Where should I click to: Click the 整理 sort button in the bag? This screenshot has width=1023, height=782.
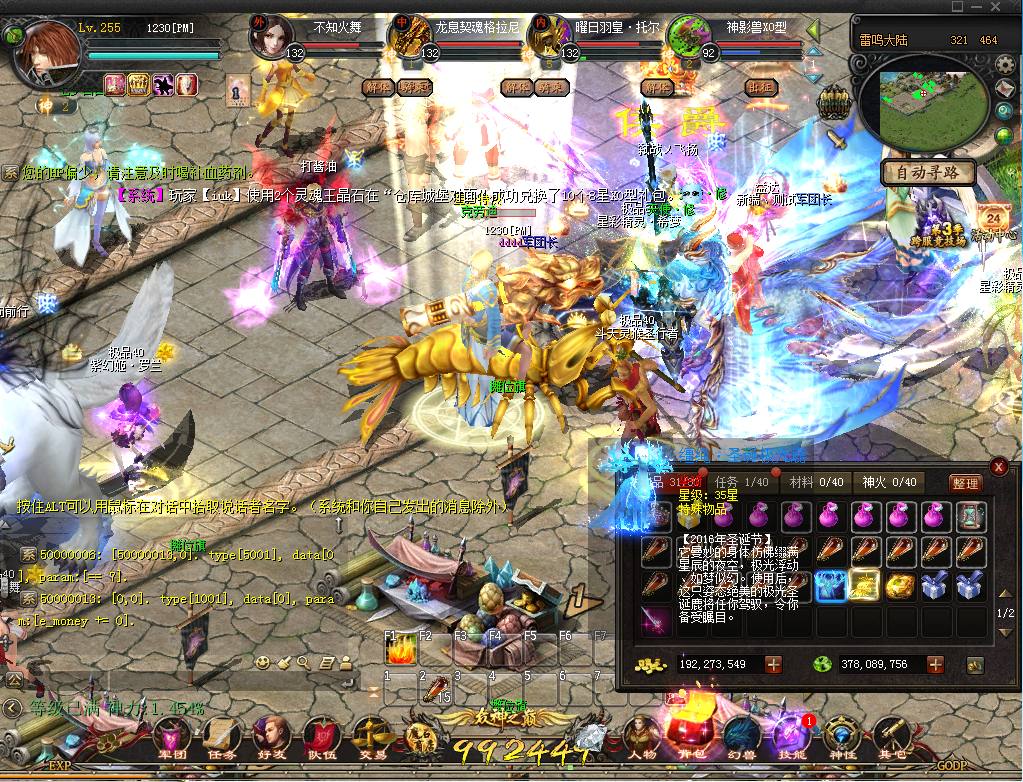pos(965,483)
